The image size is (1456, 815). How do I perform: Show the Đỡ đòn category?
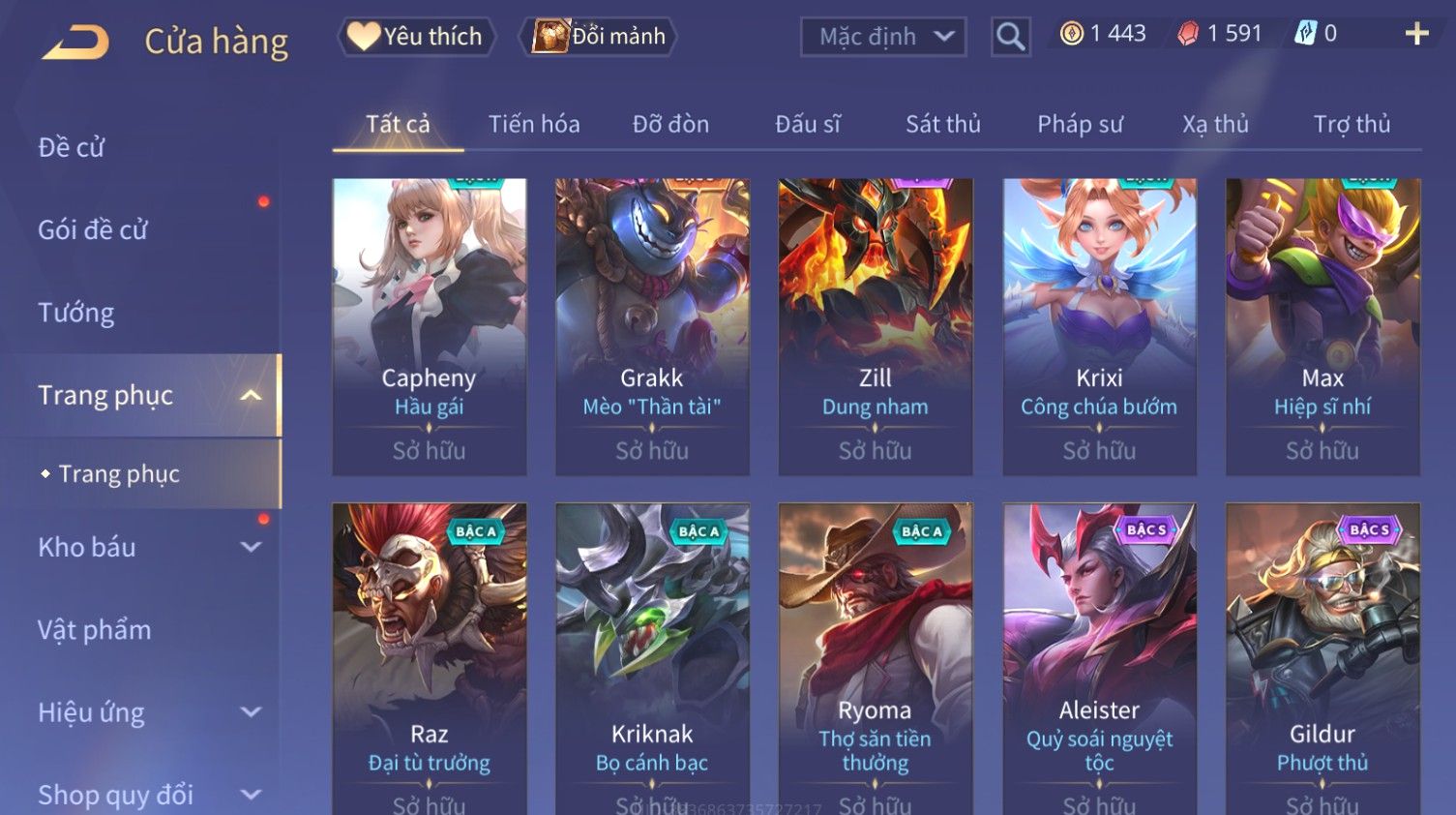670,125
